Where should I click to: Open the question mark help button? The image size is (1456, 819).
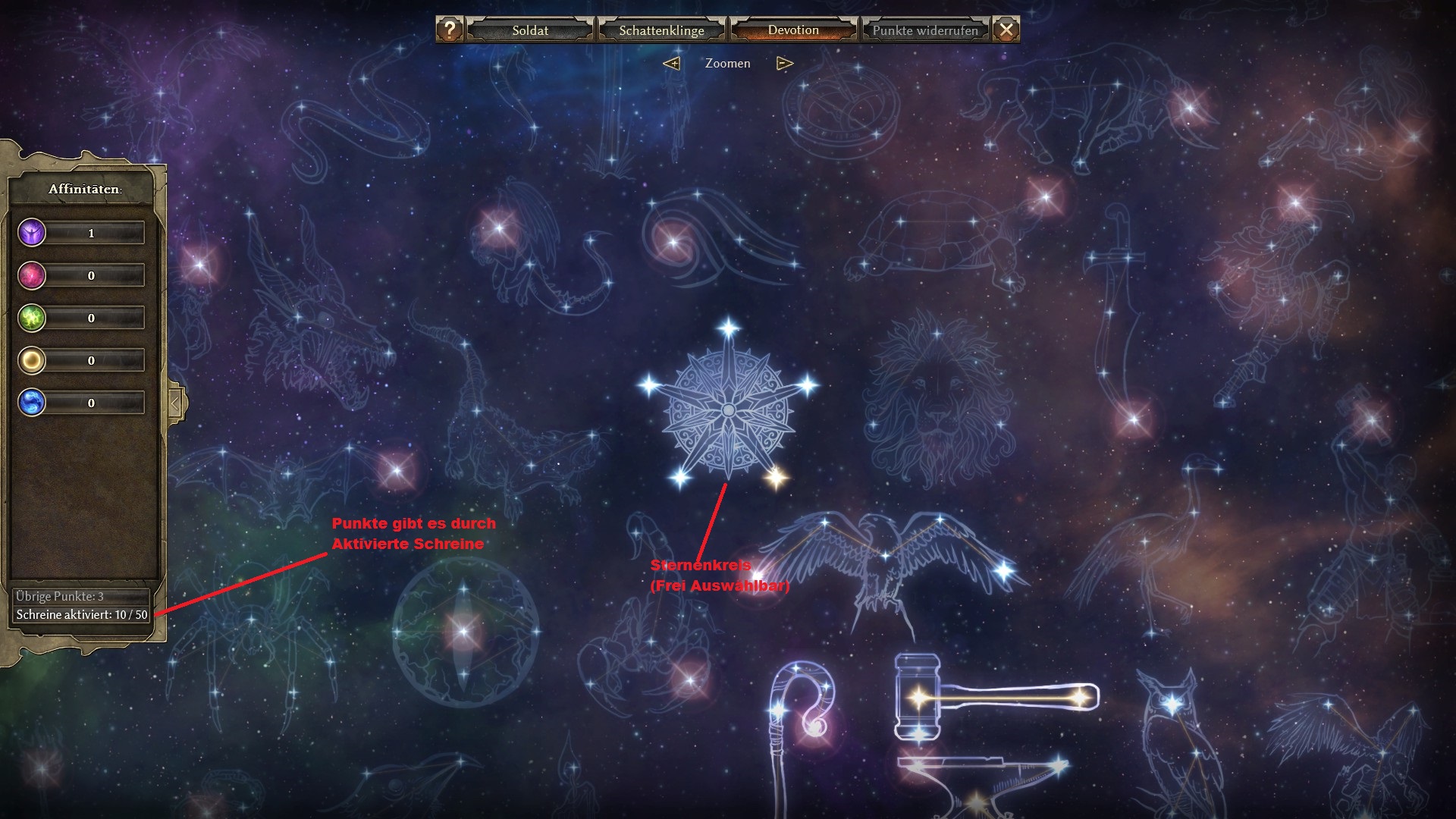pos(450,30)
